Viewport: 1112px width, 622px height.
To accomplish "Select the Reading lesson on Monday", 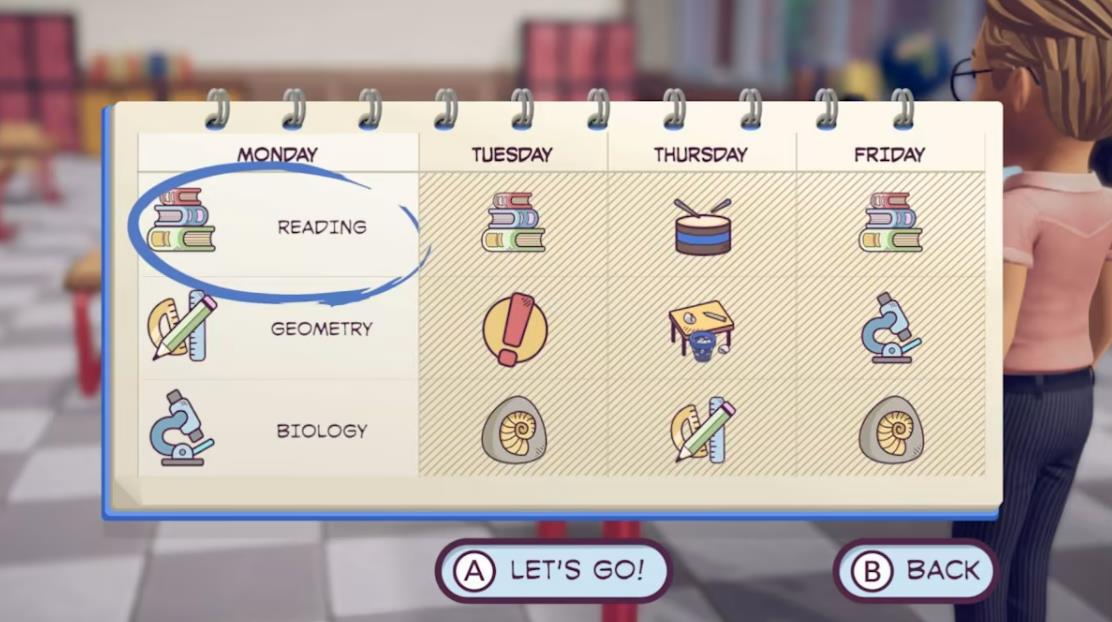I will tap(277, 226).
